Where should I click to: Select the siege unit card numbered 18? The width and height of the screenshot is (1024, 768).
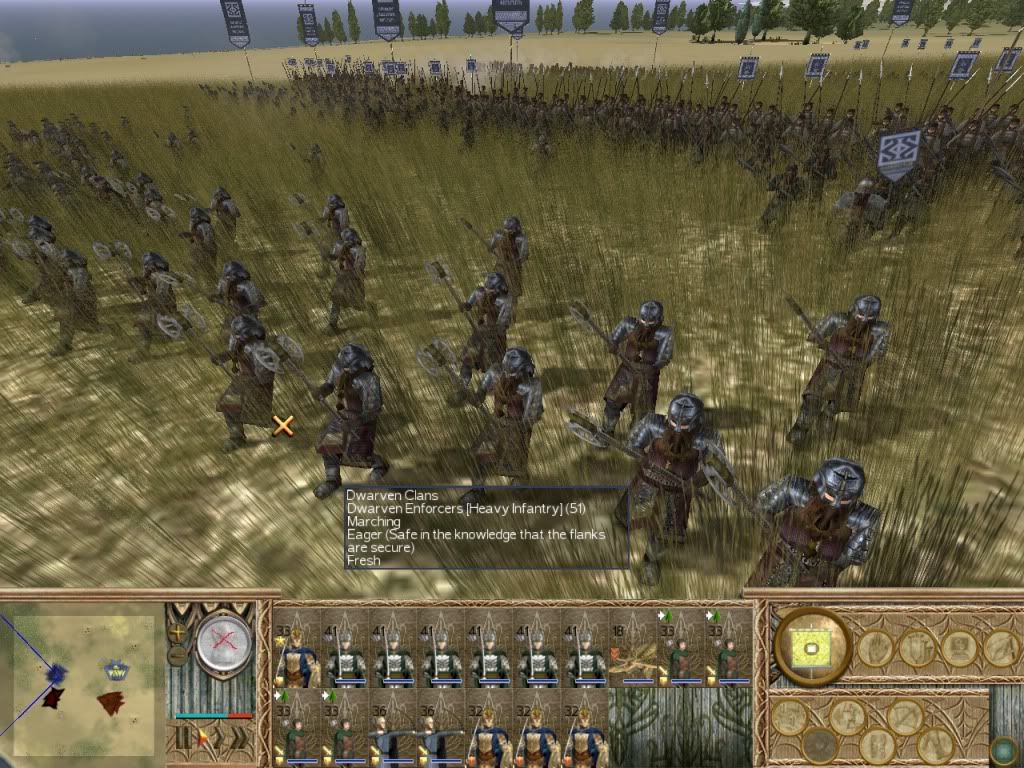pos(632,648)
